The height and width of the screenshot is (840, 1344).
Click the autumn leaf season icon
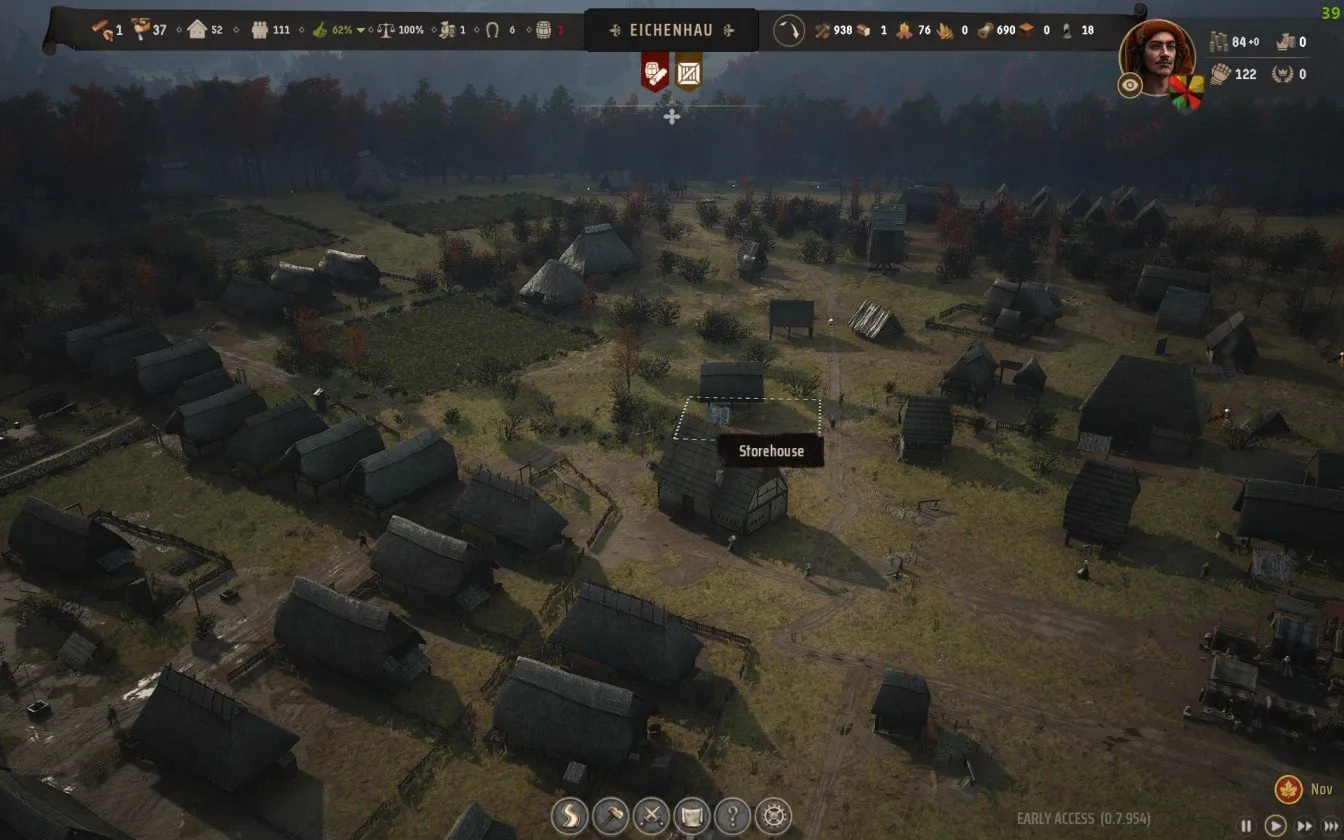point(1288,789)
